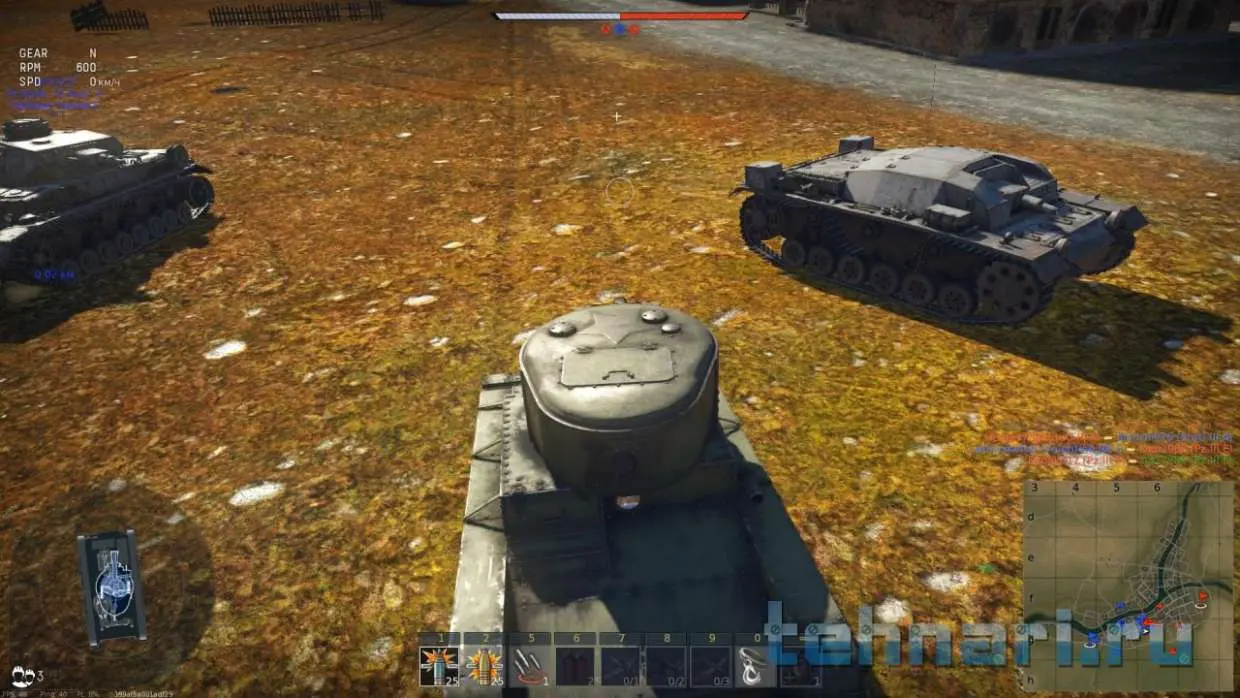Use the tow hook in slot 0
Screen dimensions: 1240x698
point(755,664)
